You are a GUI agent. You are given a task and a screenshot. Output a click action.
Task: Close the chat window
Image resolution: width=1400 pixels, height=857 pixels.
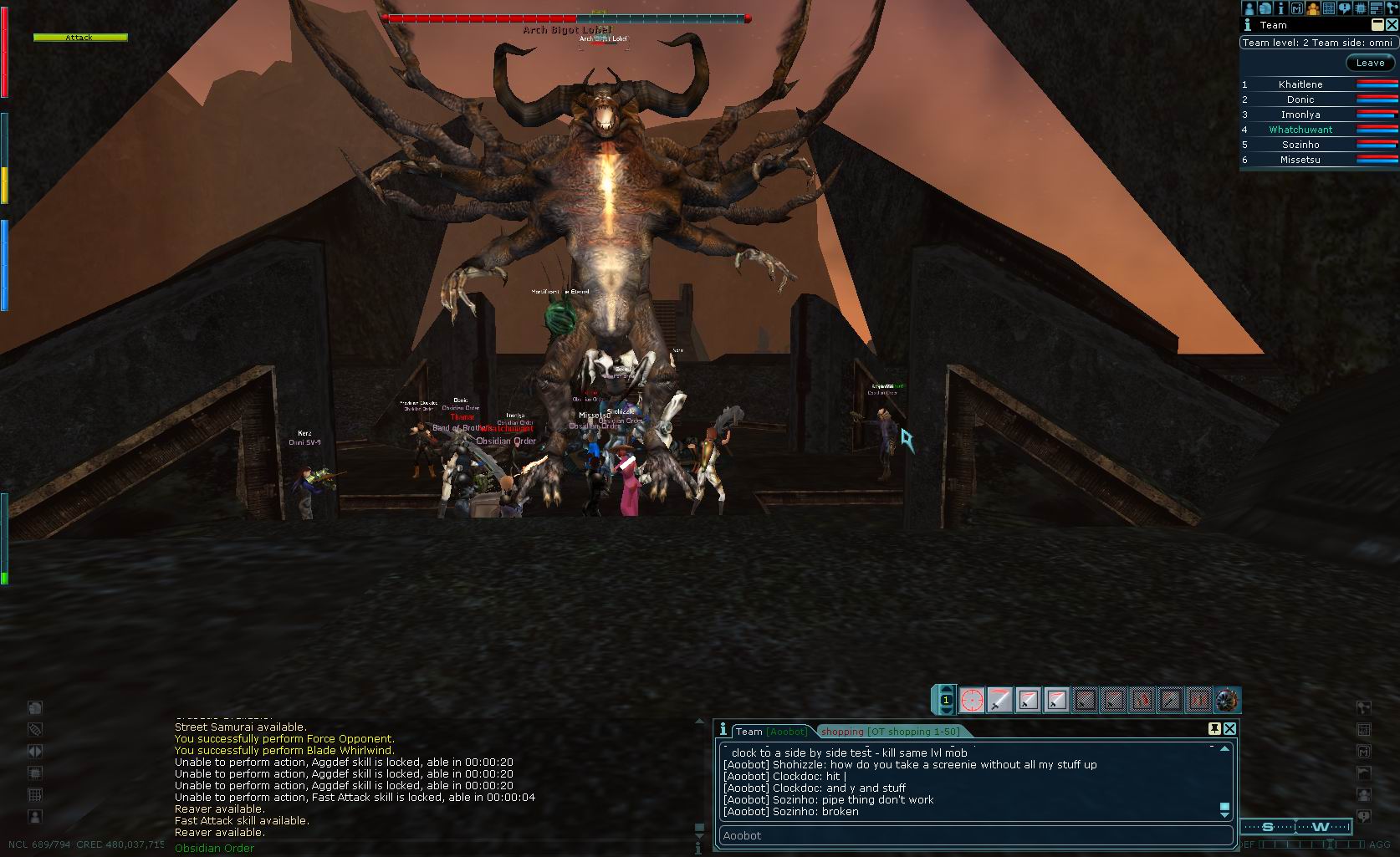point(1229,729)
